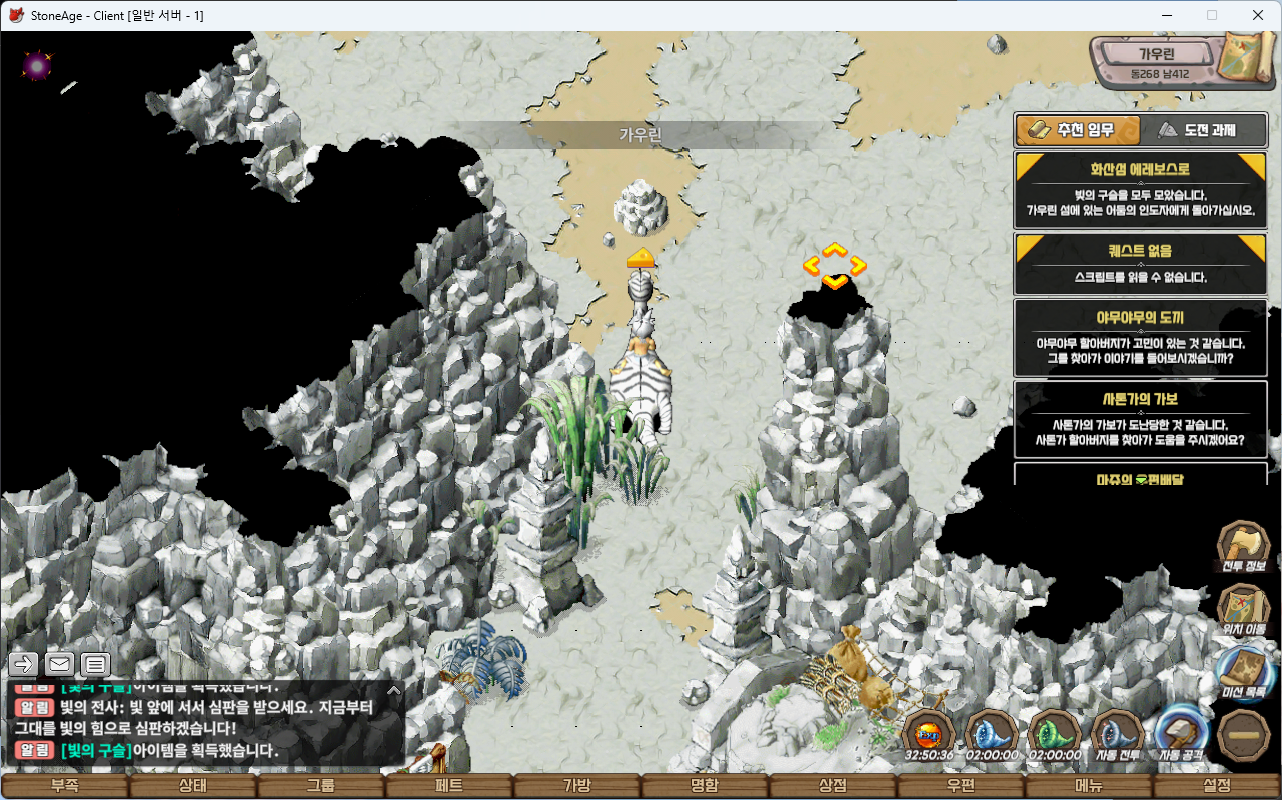
Task: Open the 상점 (shop) menu
Action: (833, 786)
